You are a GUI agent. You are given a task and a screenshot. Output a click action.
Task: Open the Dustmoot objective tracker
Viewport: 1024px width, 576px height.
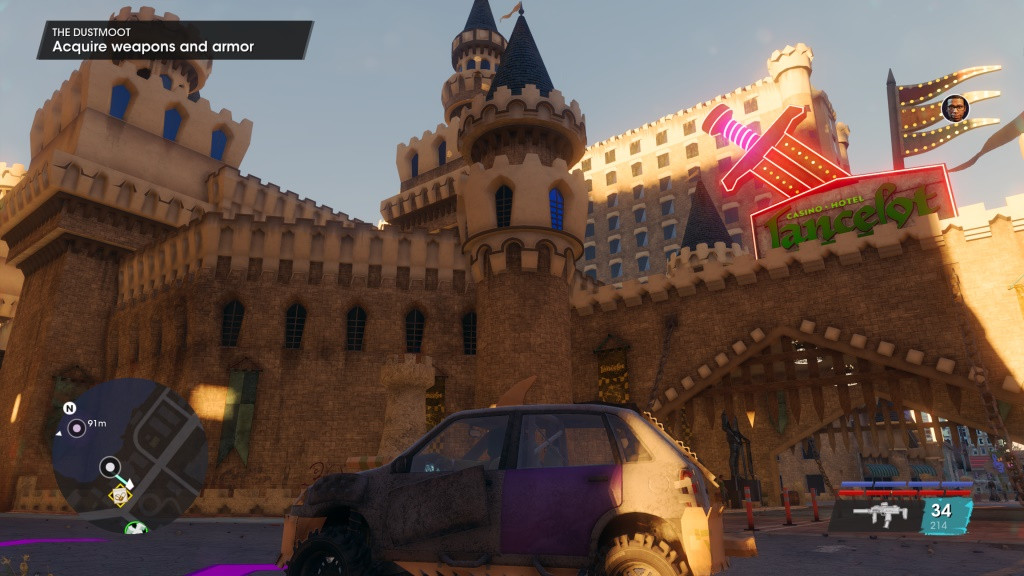(172, 40)
